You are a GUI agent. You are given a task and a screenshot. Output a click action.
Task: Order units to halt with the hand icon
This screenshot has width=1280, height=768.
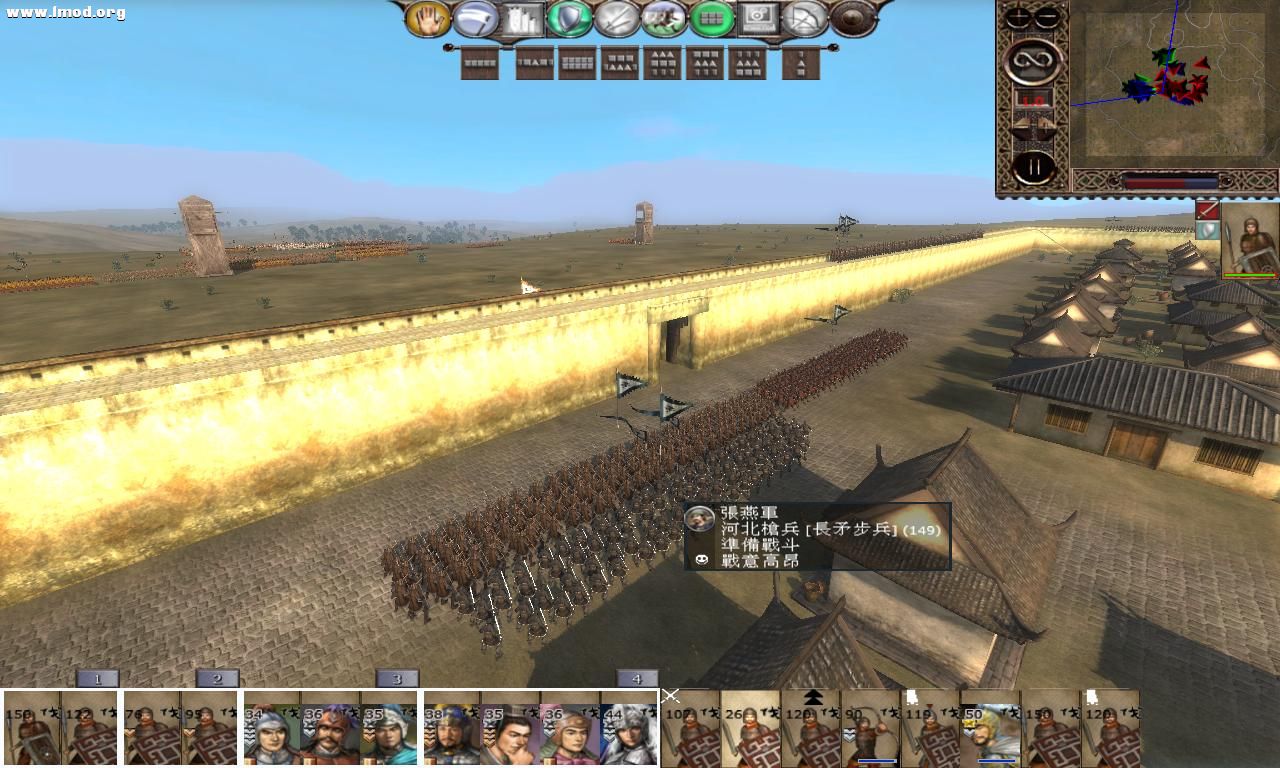(x=430, y=20)
